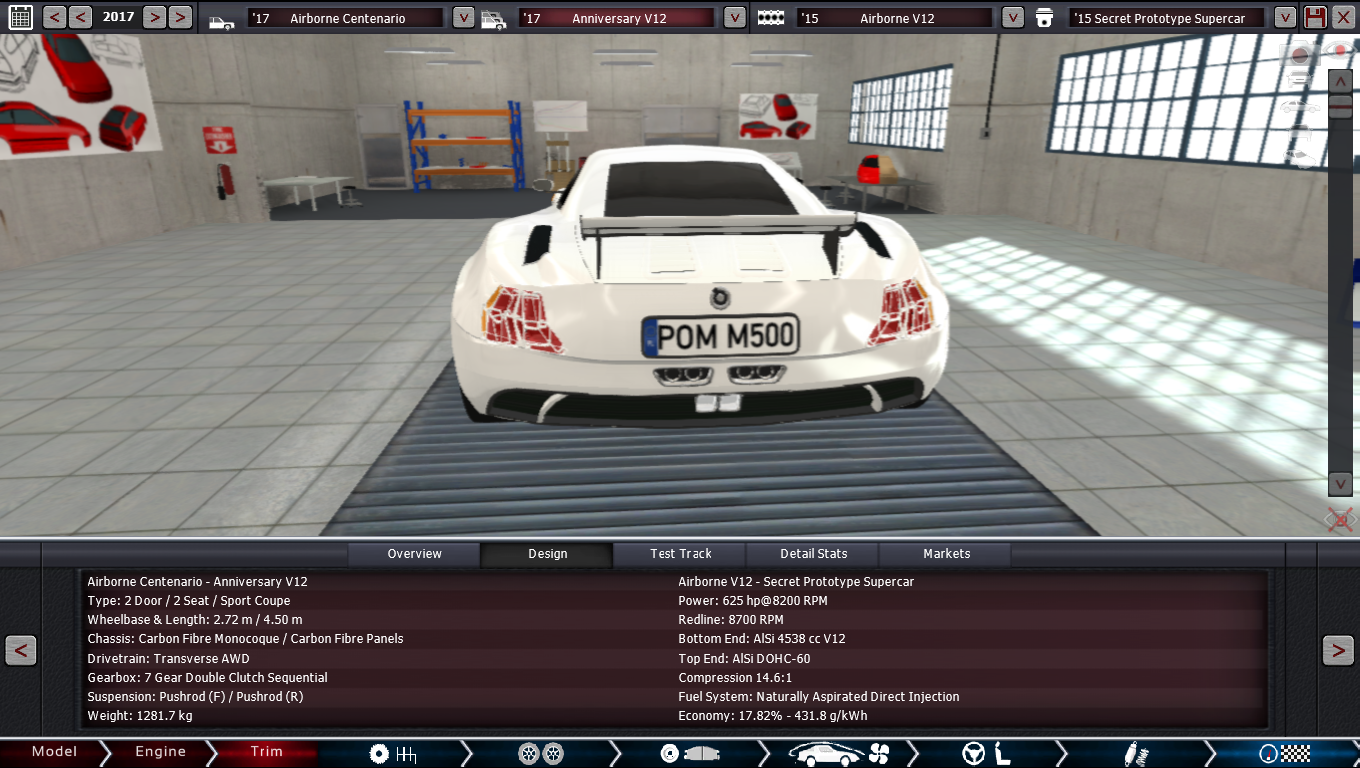Open the checkered flag testing step

tap(1285, 754)
